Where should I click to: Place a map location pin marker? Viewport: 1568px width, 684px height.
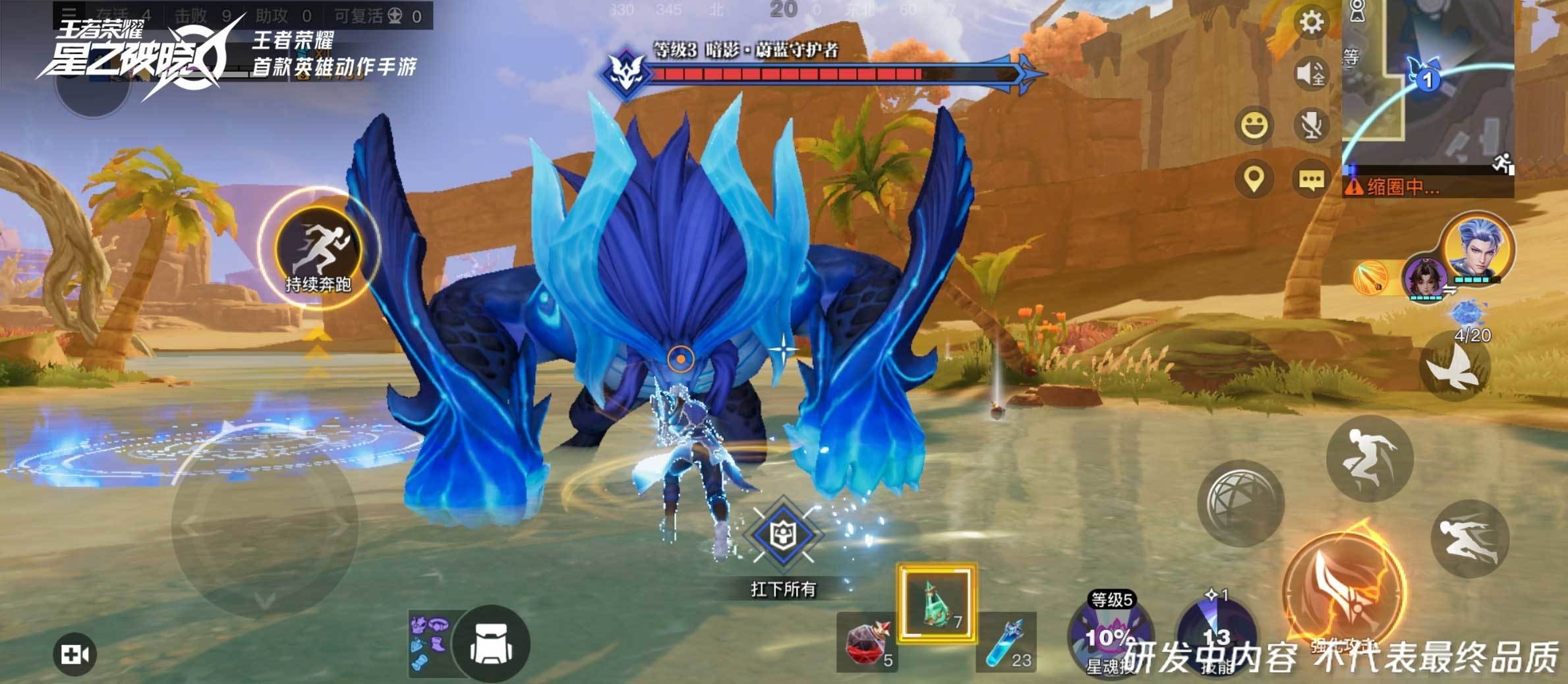coord(1254,179)
